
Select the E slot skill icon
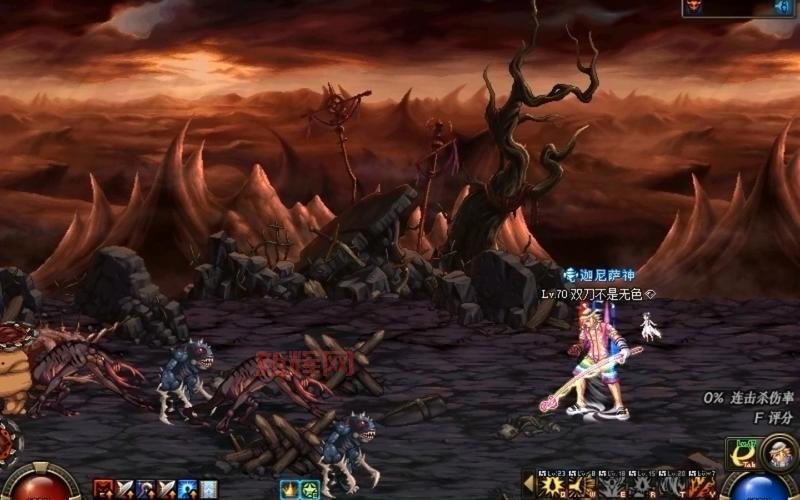pyautogui.click(x=612, y=487)
